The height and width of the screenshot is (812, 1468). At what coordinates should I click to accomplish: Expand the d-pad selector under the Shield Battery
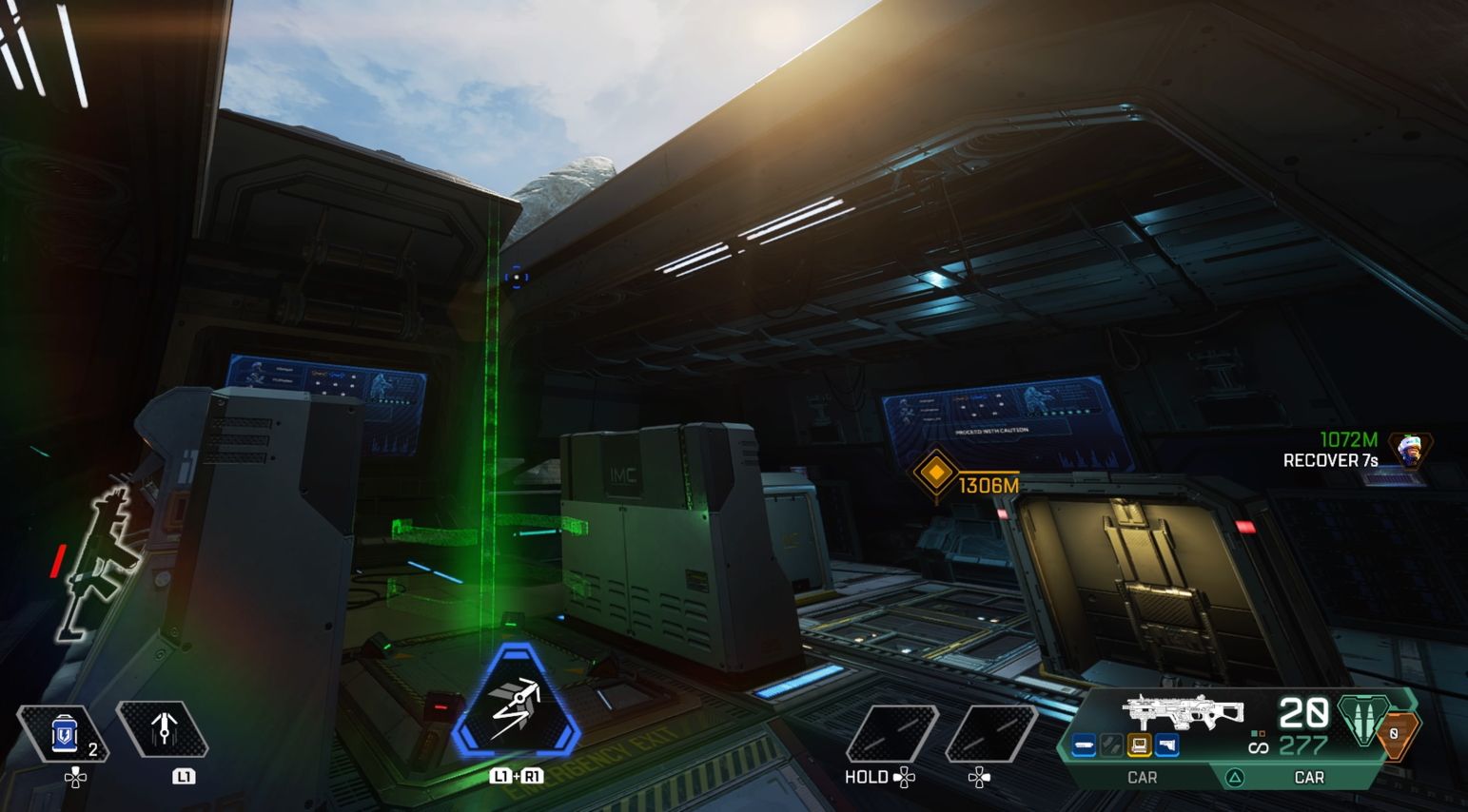pos(76,777)
